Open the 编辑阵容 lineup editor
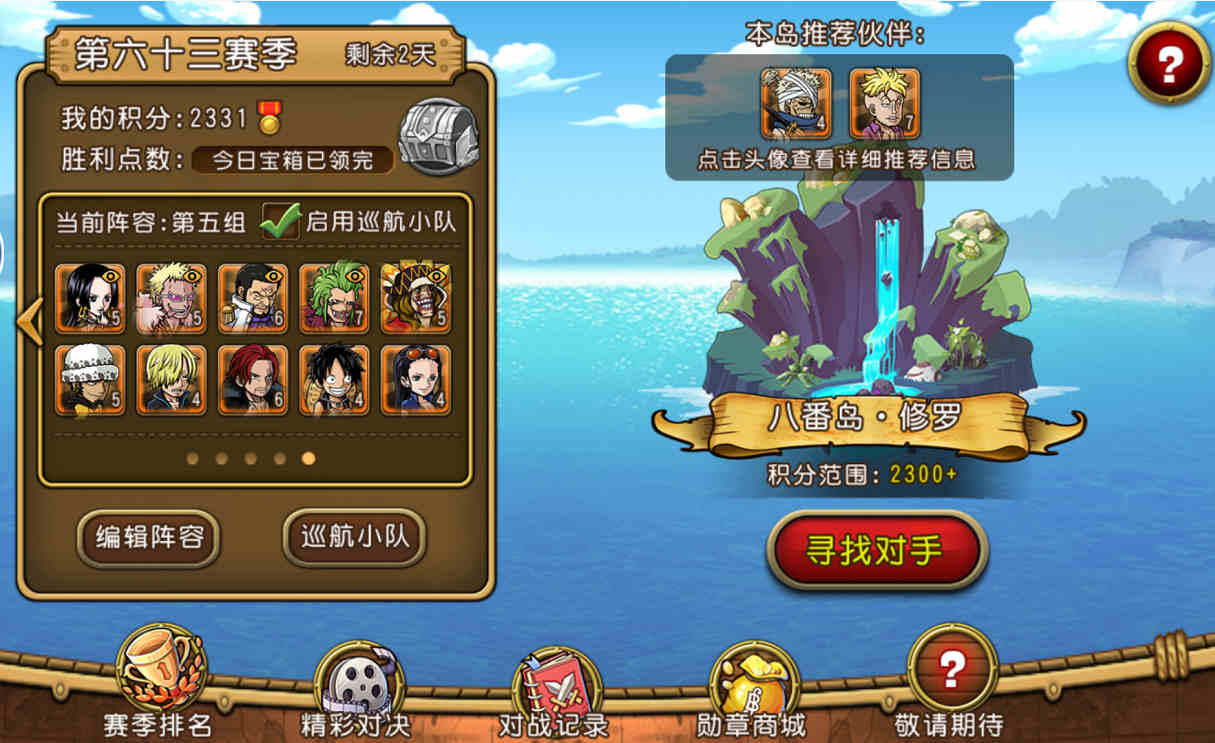This screenshot has height=743, width=1215. [149, 538]
